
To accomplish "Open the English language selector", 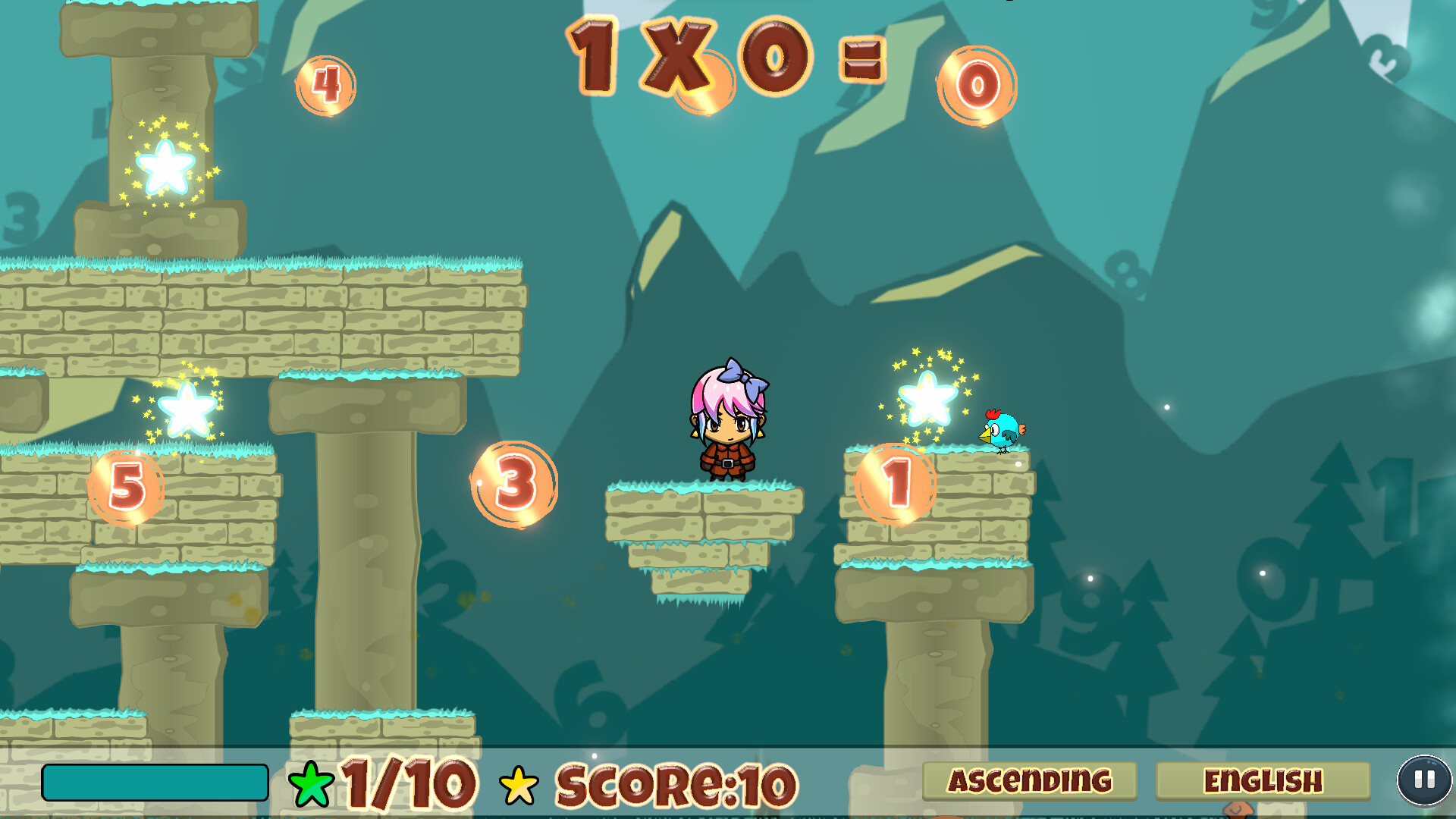I will click(x=1265, y=778).
